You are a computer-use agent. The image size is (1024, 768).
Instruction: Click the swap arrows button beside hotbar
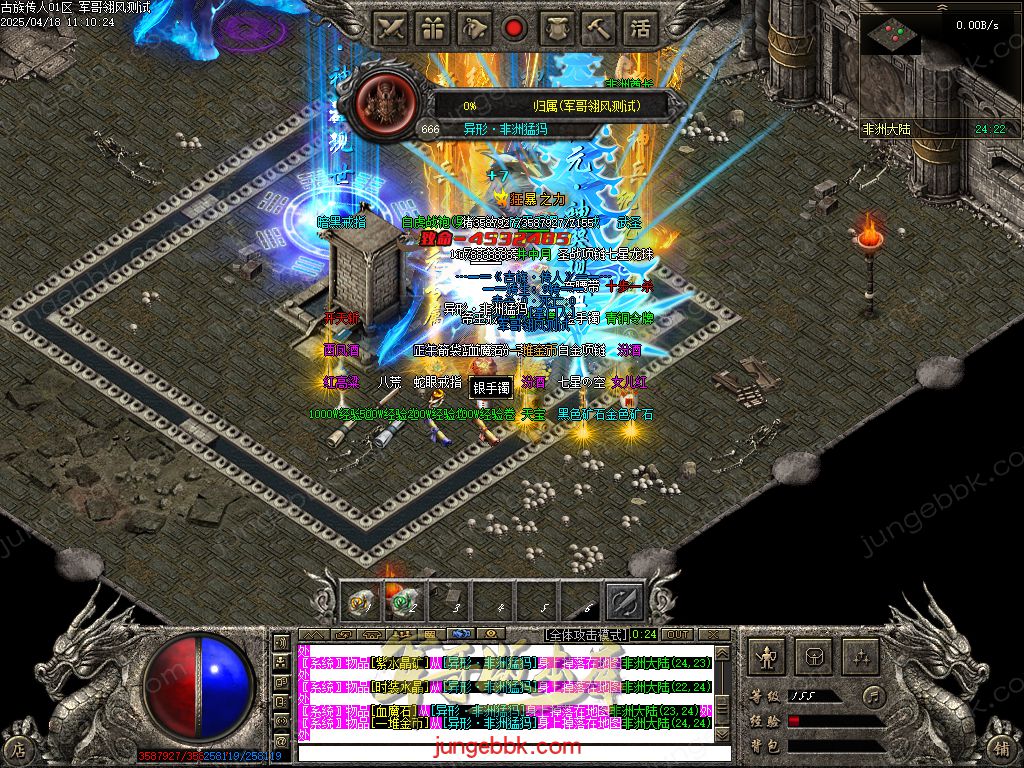[625, 601]
